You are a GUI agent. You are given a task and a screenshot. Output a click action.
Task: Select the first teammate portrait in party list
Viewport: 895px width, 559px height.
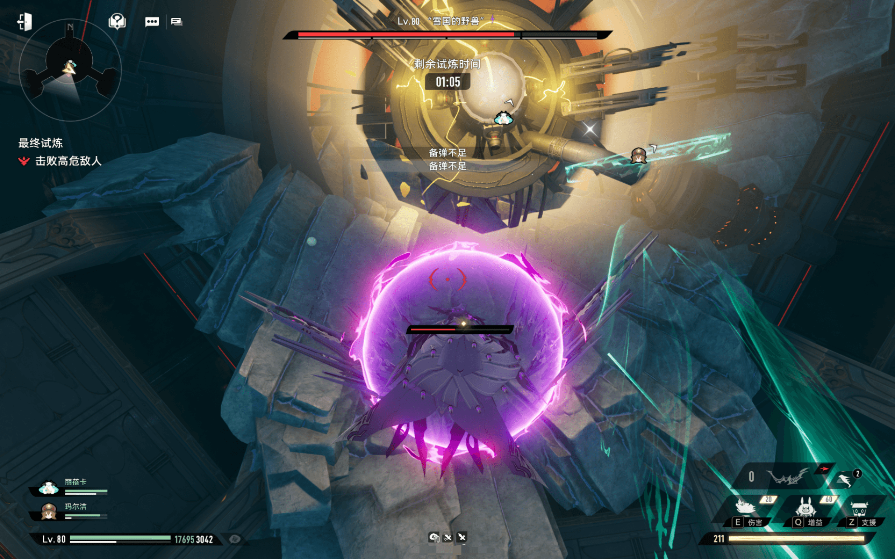tap(47, 489)
